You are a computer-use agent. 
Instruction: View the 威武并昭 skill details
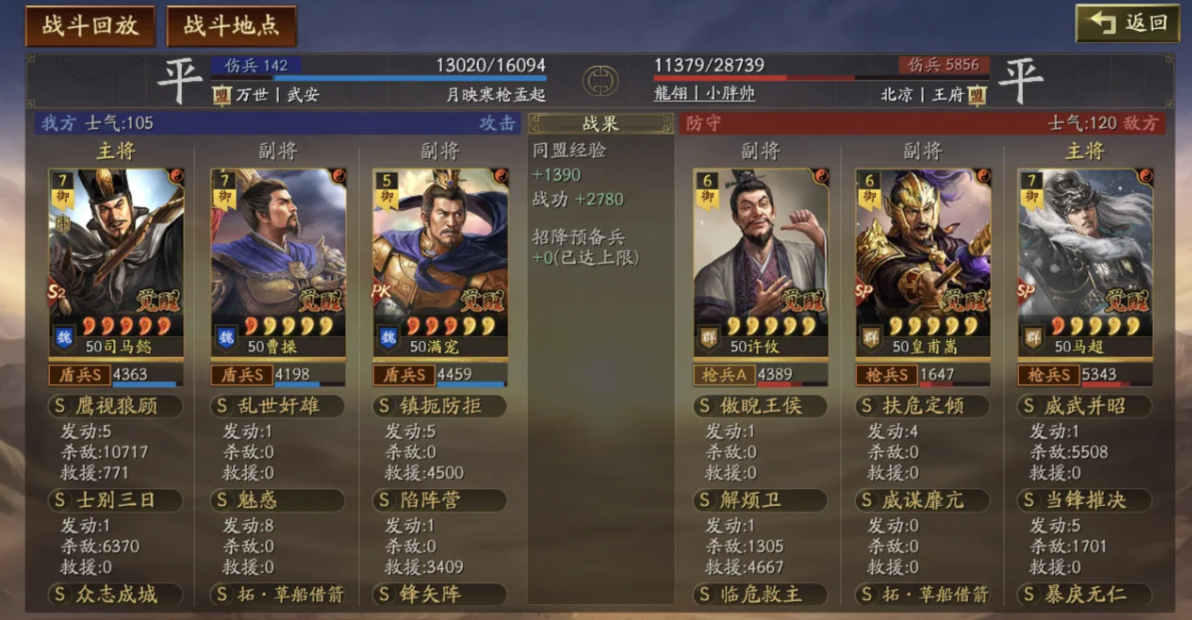pos(1085,406)
